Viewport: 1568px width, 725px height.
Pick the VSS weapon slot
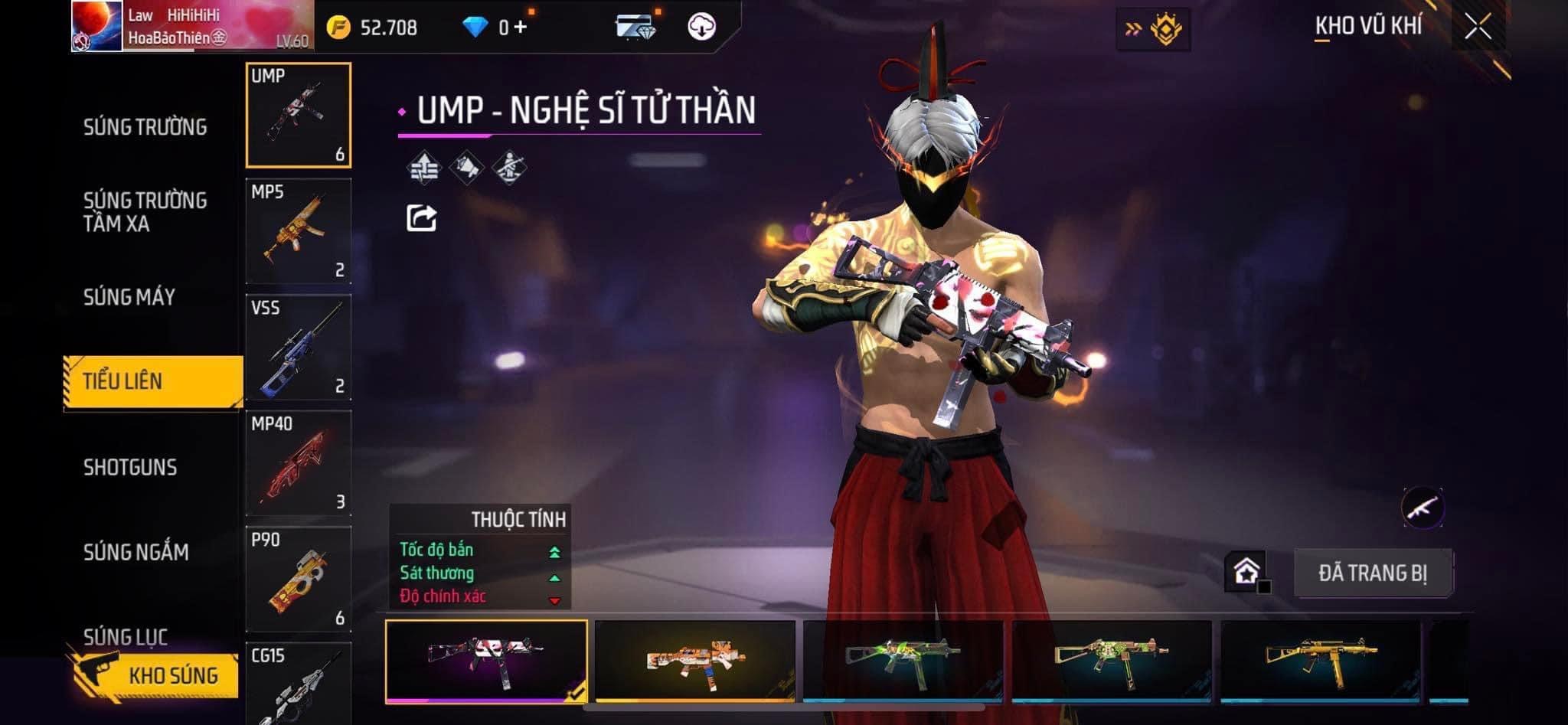click(x=299, y=348)
